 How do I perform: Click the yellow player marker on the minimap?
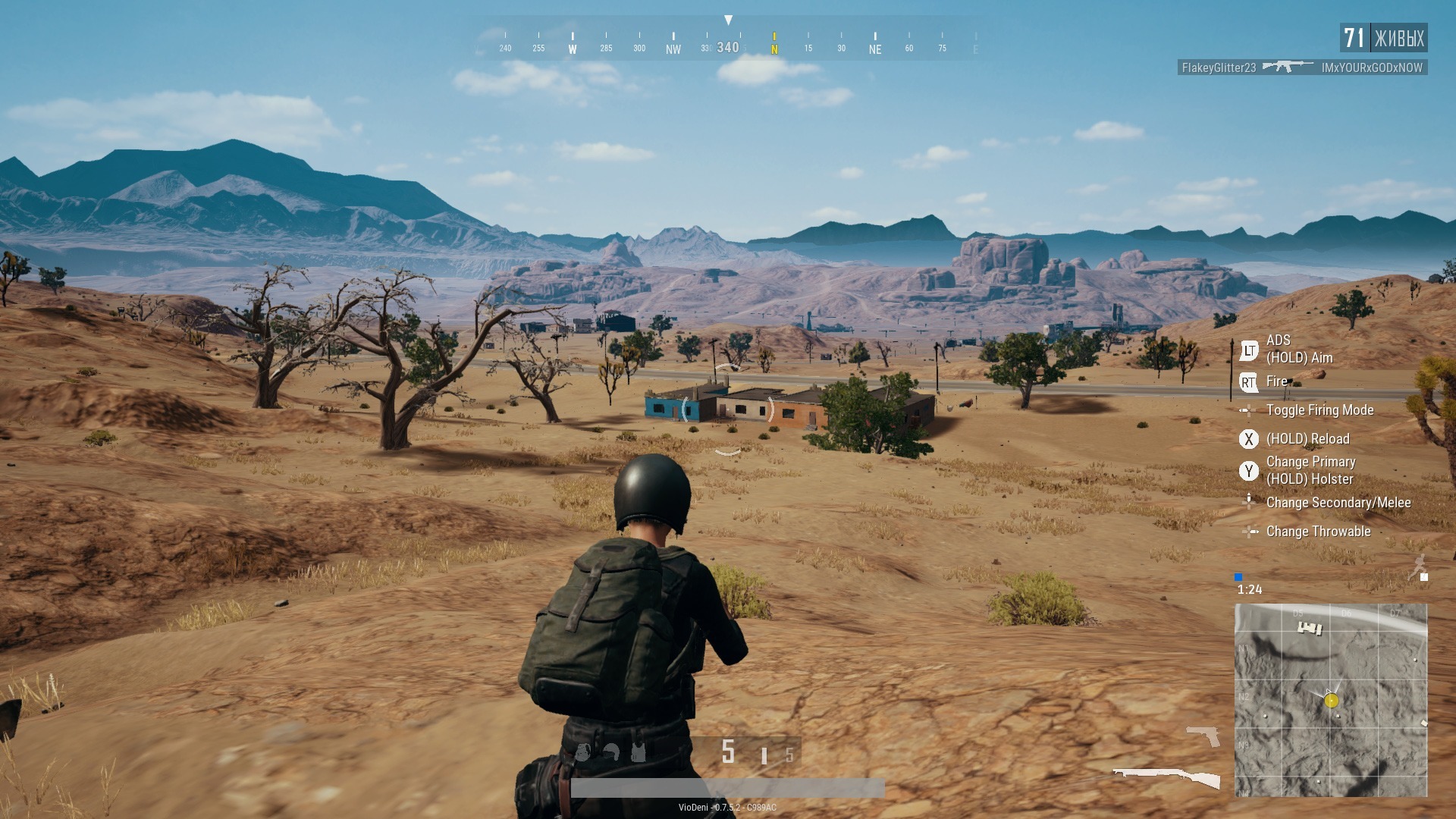pyautogui.click(x=1332, y=701)
